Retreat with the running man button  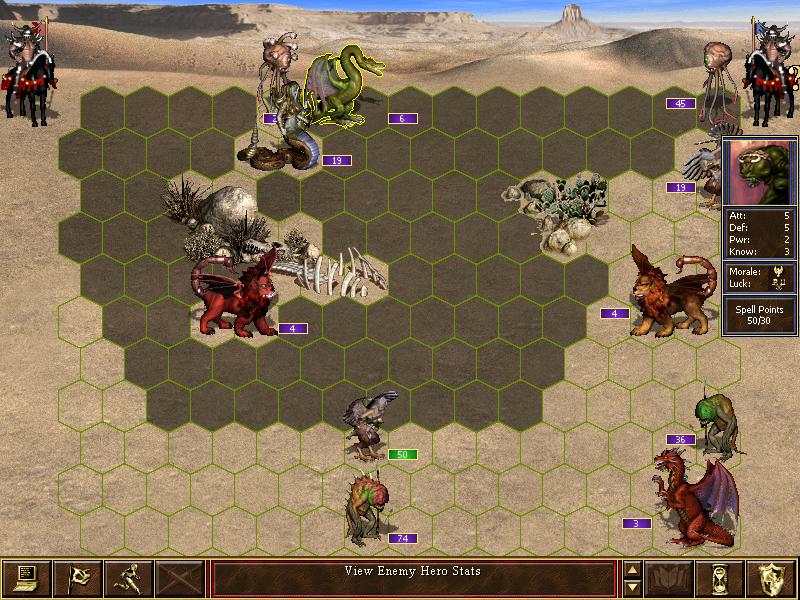(129, 578)
